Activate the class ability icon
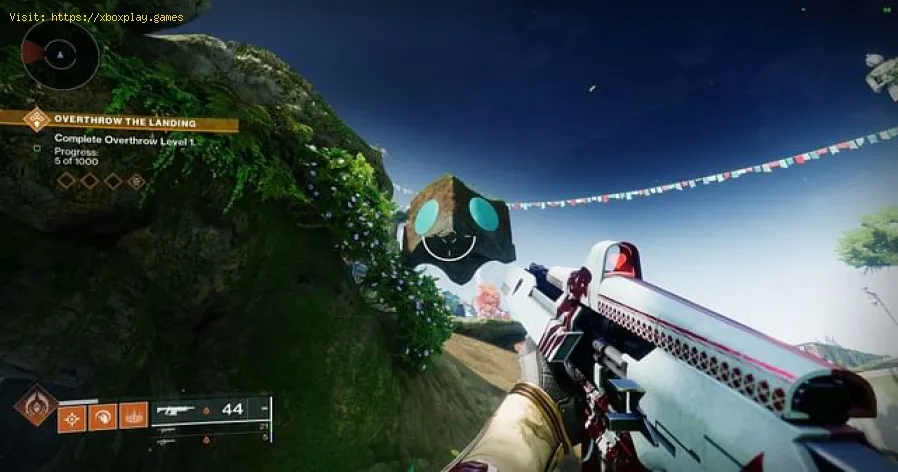The height and width of the screenshot is (472, 898). (x=133, y=415)
